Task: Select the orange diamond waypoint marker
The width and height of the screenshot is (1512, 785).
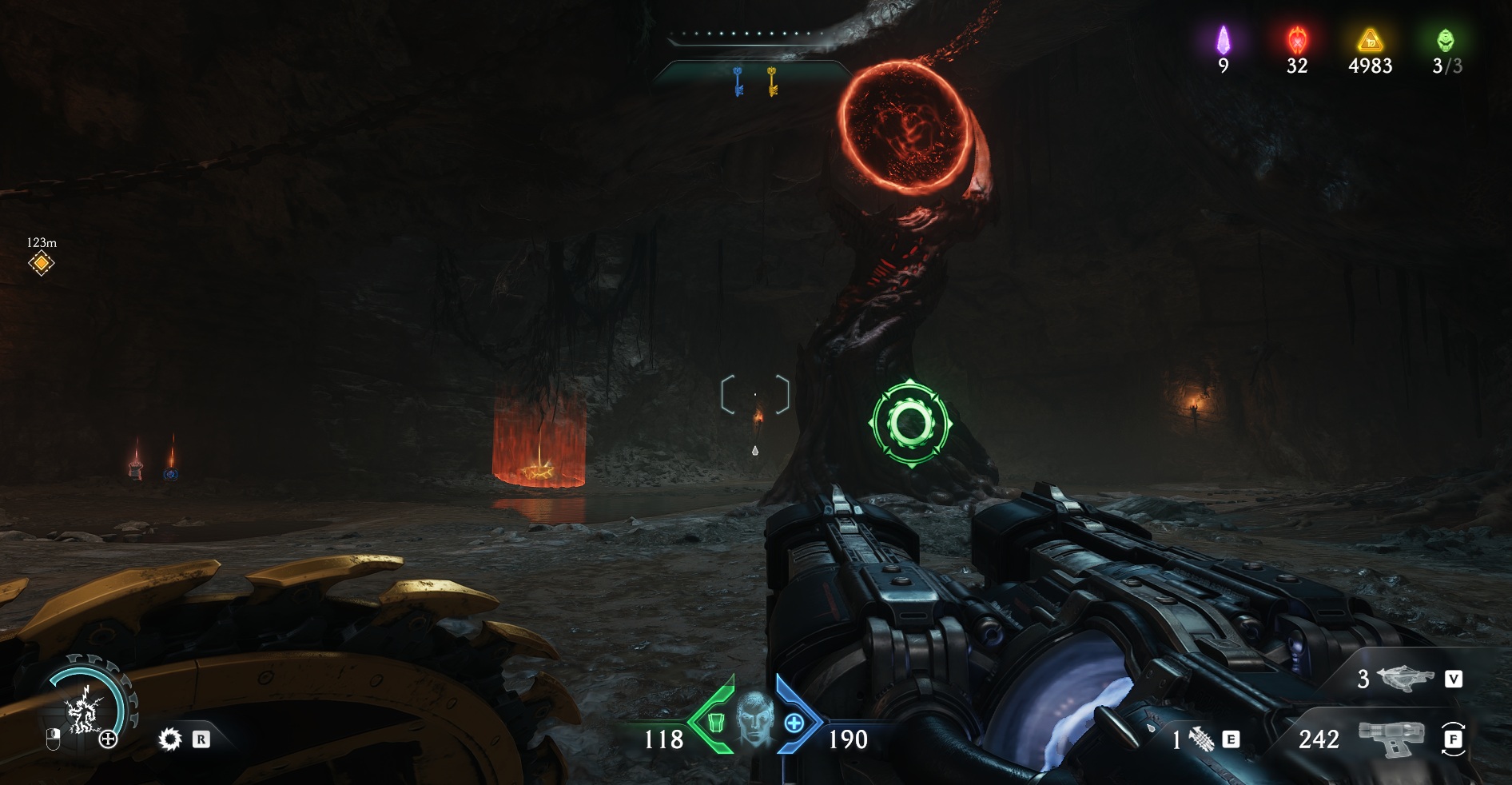Action: (41, 264)
